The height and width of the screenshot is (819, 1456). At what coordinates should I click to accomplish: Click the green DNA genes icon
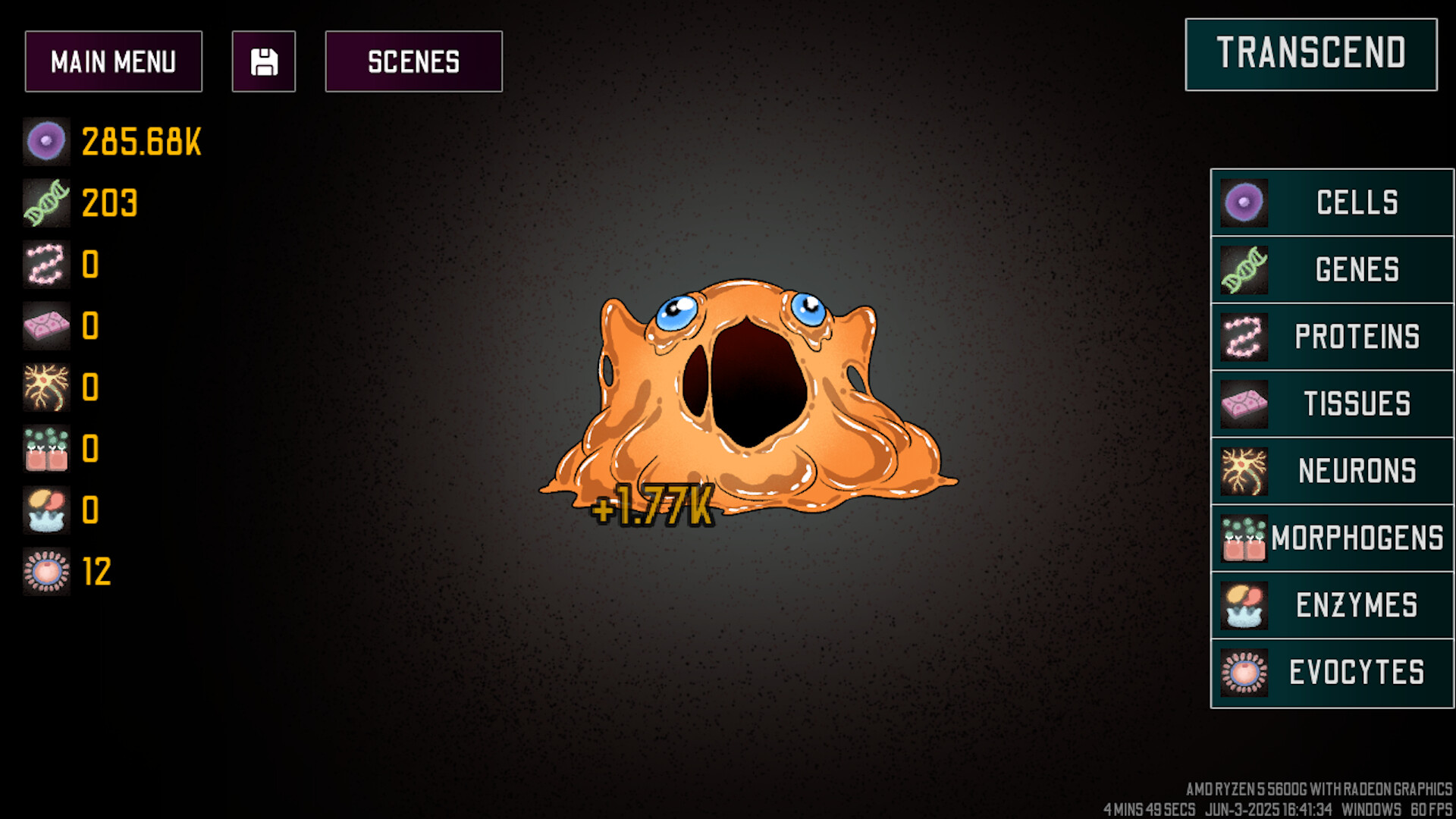pos(46,203)
